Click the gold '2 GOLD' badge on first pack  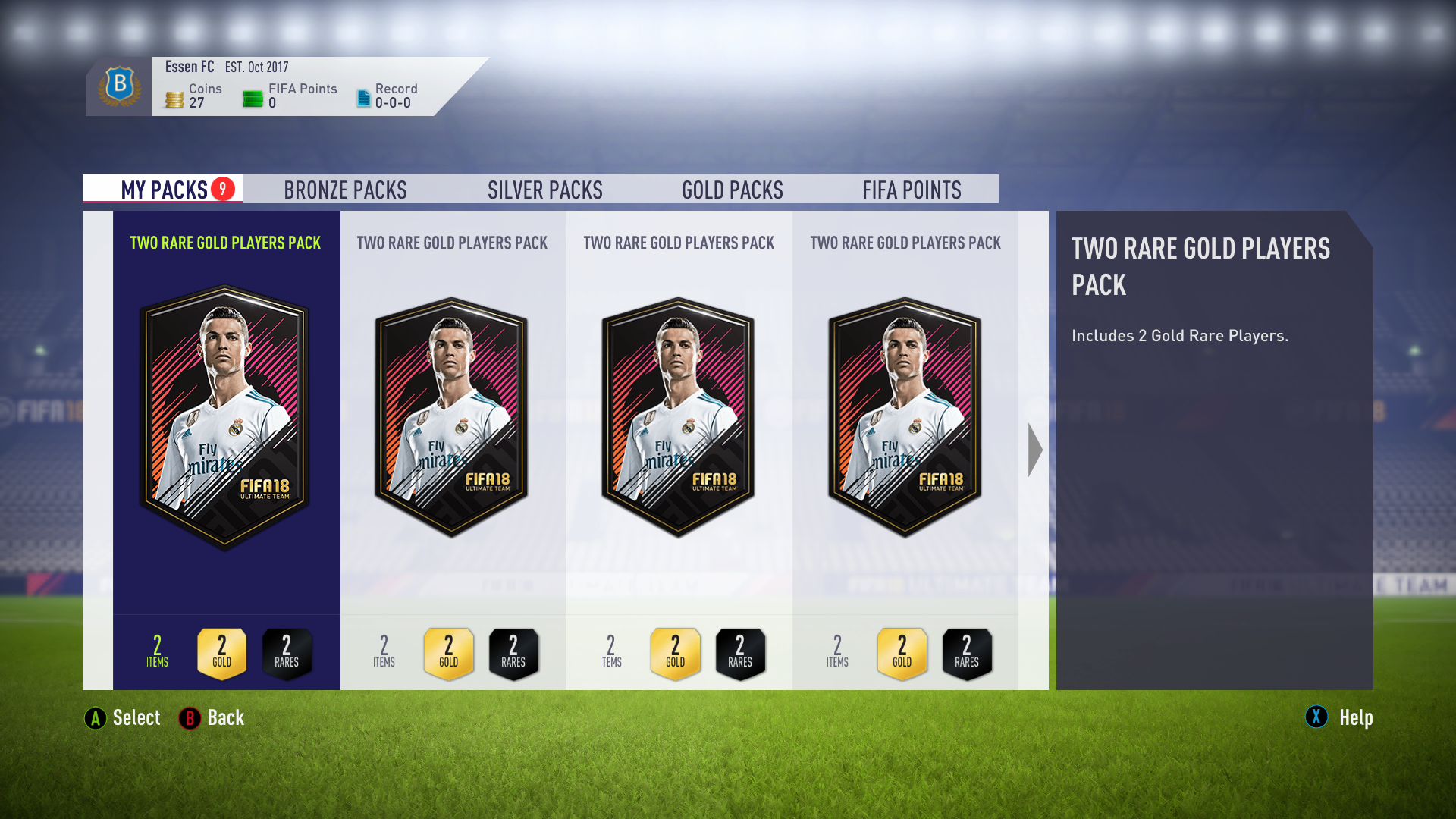[221, 653]
